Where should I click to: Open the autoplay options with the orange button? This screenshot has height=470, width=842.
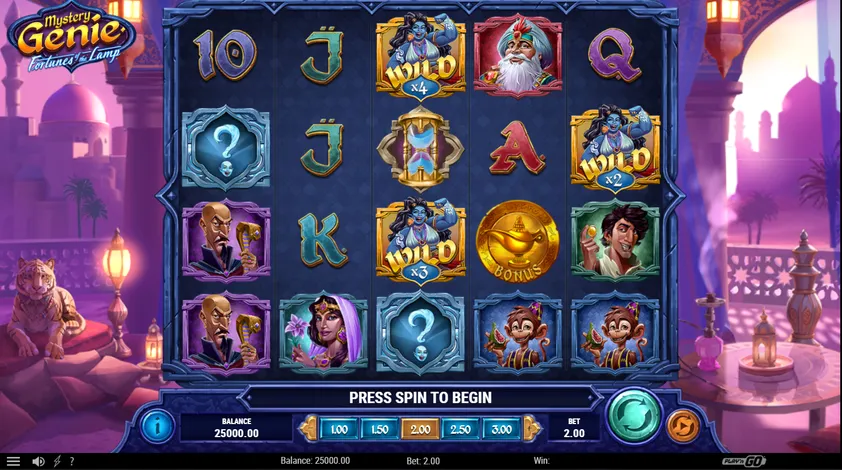683,426
